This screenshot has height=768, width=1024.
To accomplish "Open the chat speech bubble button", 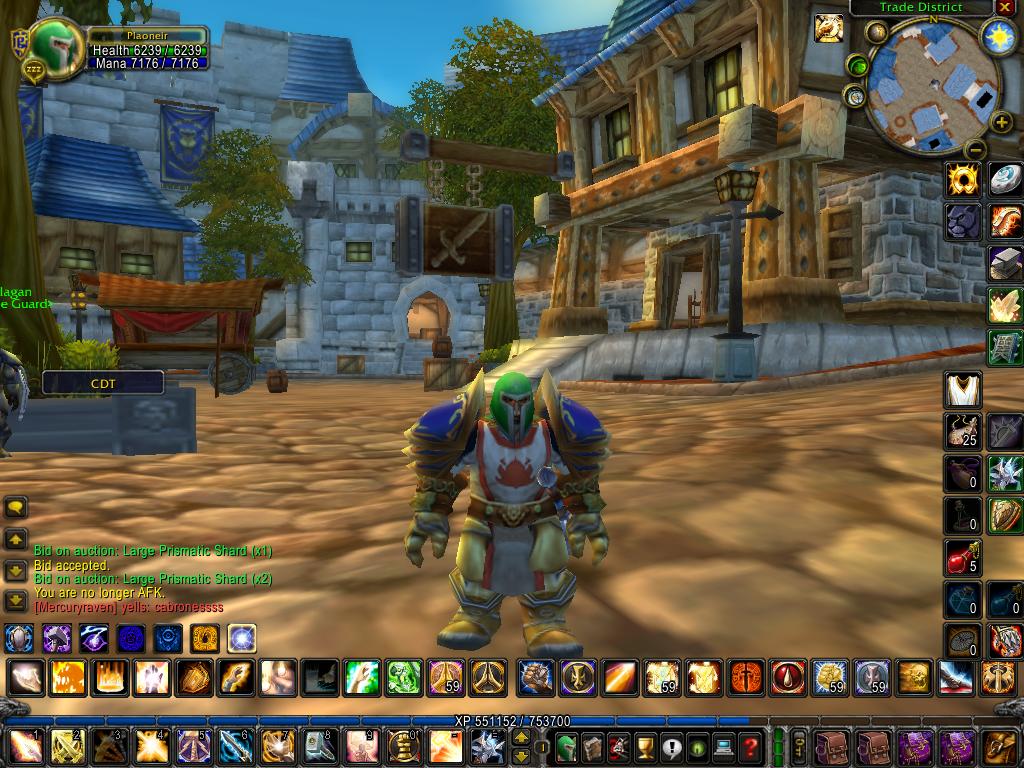I will point(16,508).
